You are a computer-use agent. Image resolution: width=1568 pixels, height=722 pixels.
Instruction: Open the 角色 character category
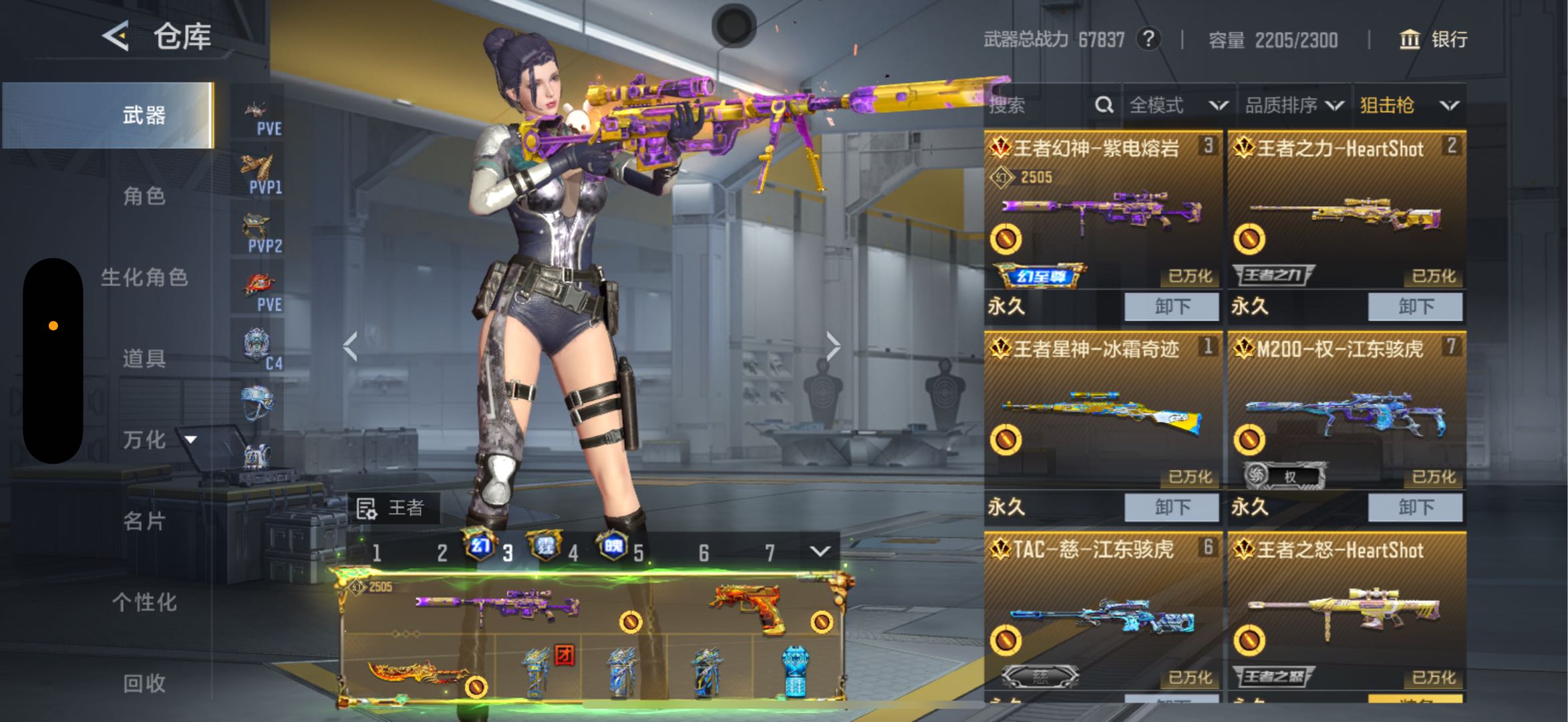(144, 197)
